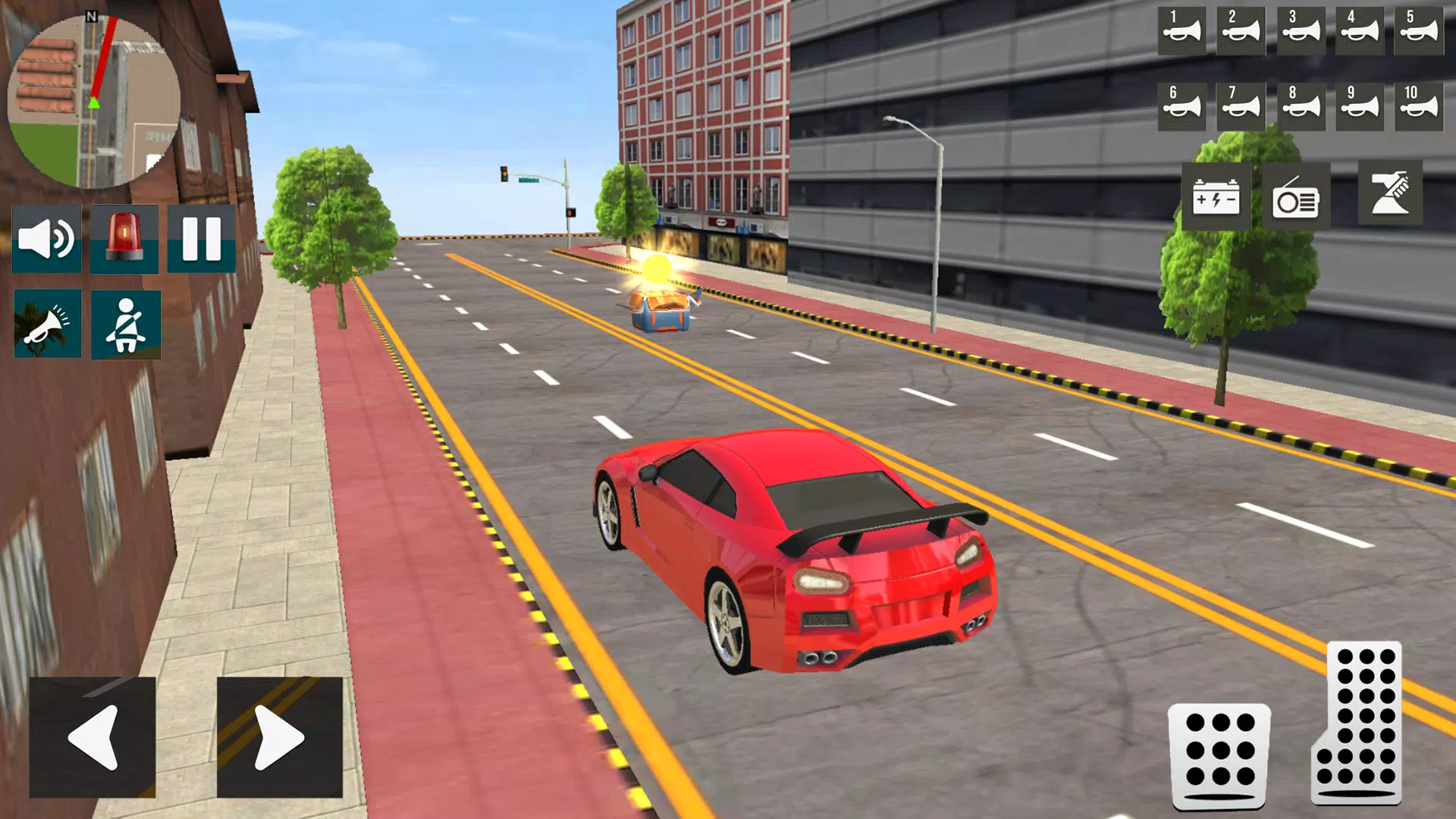Play horn sound number 3
1456x819 pixels.
pos(1300,32)
